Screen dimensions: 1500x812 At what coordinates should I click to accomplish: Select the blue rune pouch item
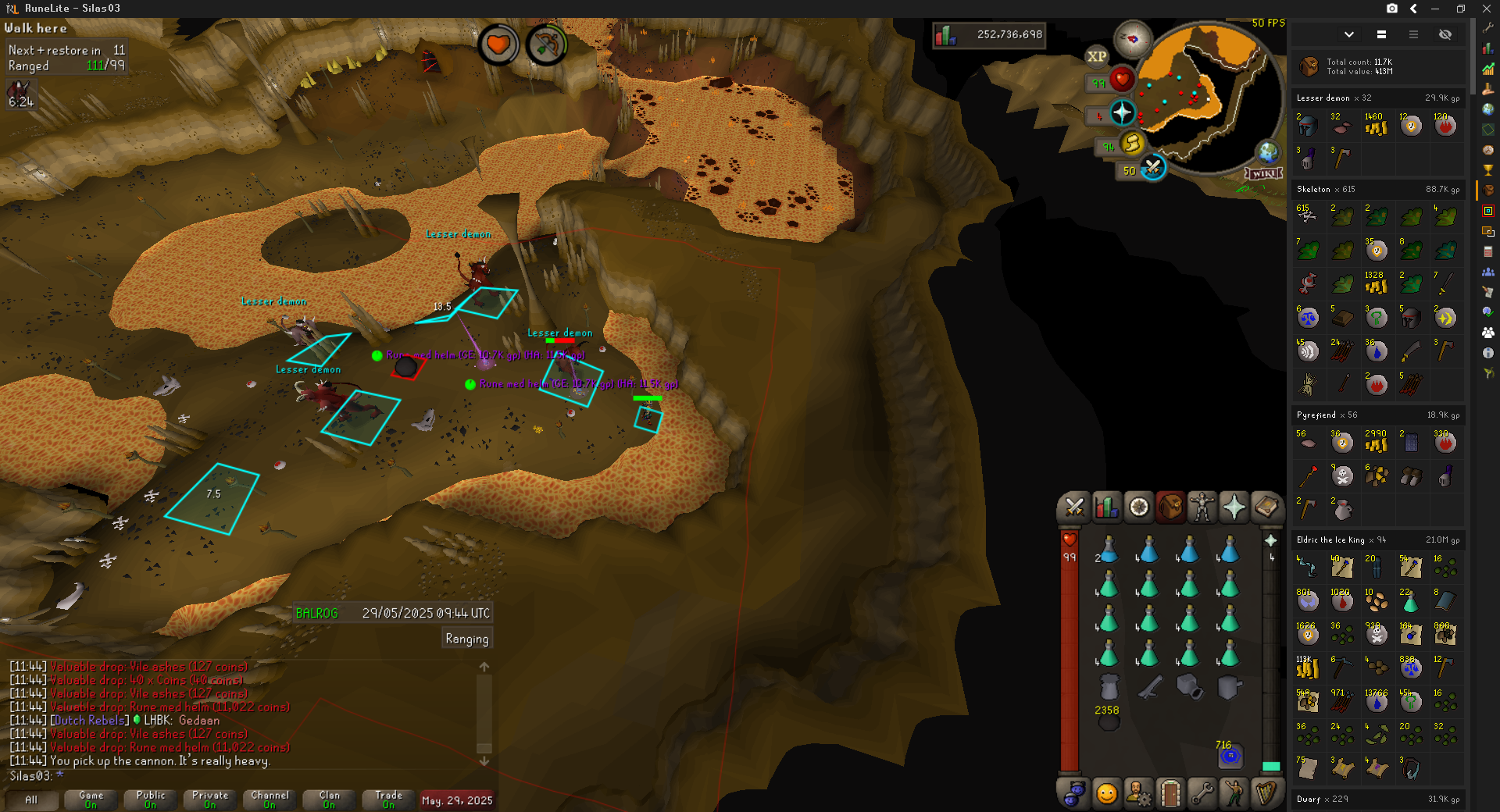[1230, 755]
